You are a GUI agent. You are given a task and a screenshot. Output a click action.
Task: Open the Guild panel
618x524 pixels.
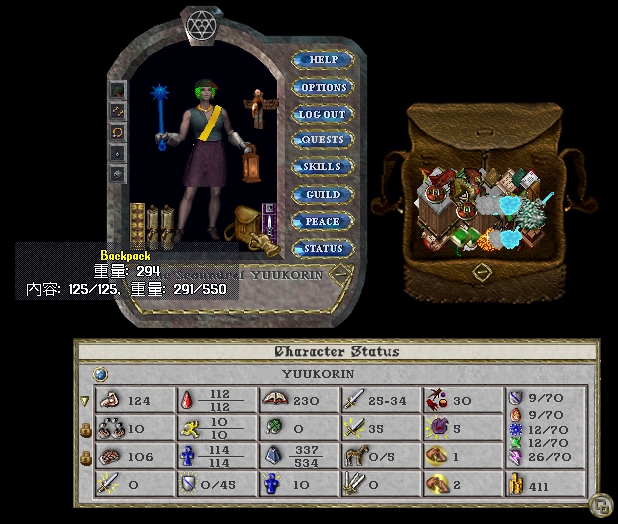click(x=323, y=194)
